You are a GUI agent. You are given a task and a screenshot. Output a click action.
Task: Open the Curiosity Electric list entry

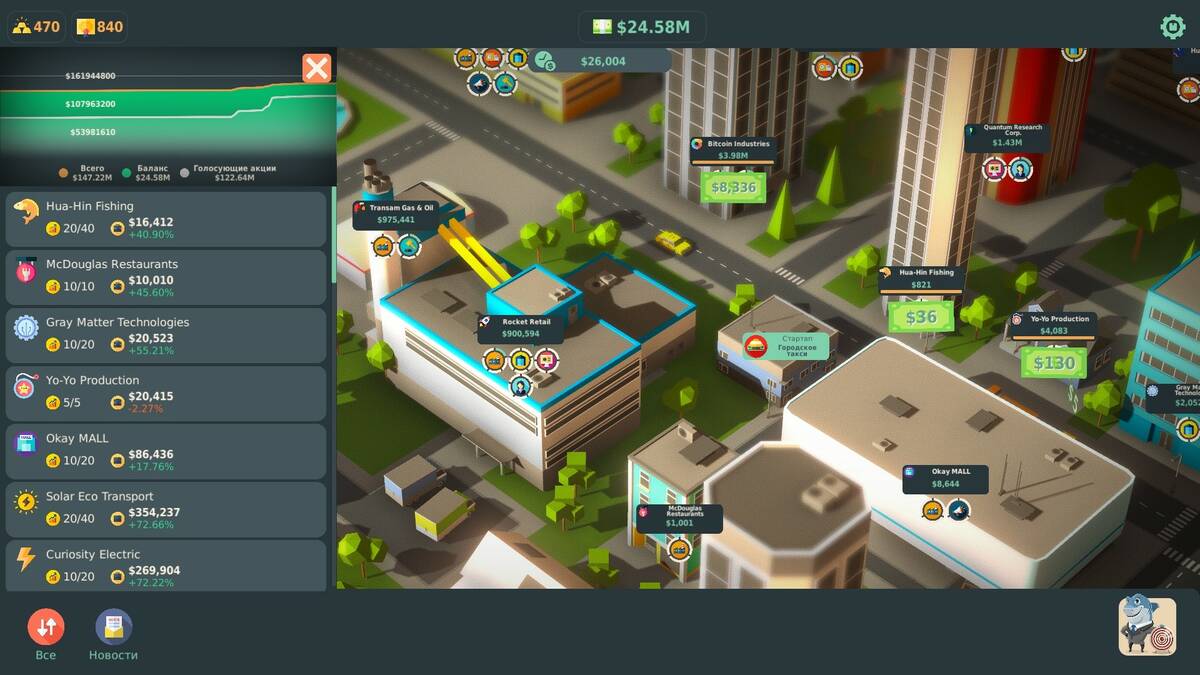(166, 566)
